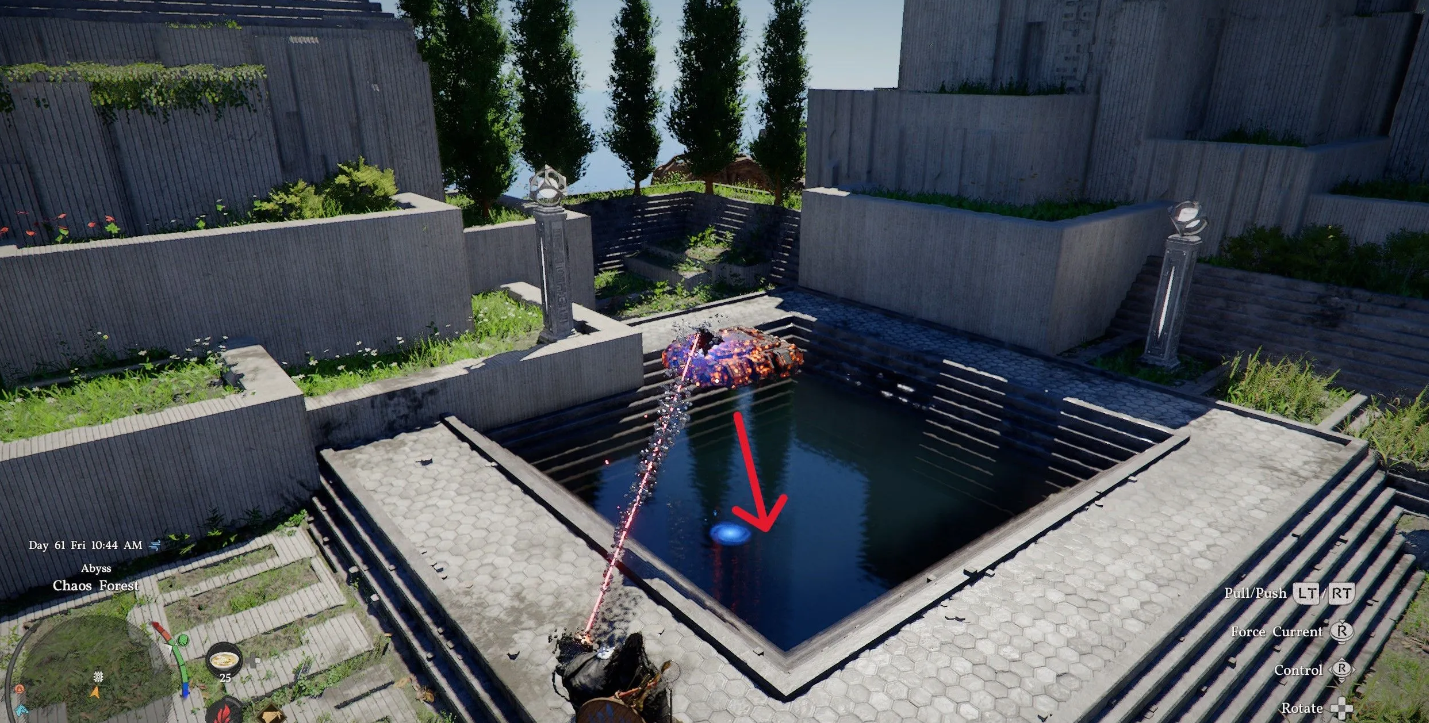
Task: Activate the red flame ability icon
Action: click(224, 712)
